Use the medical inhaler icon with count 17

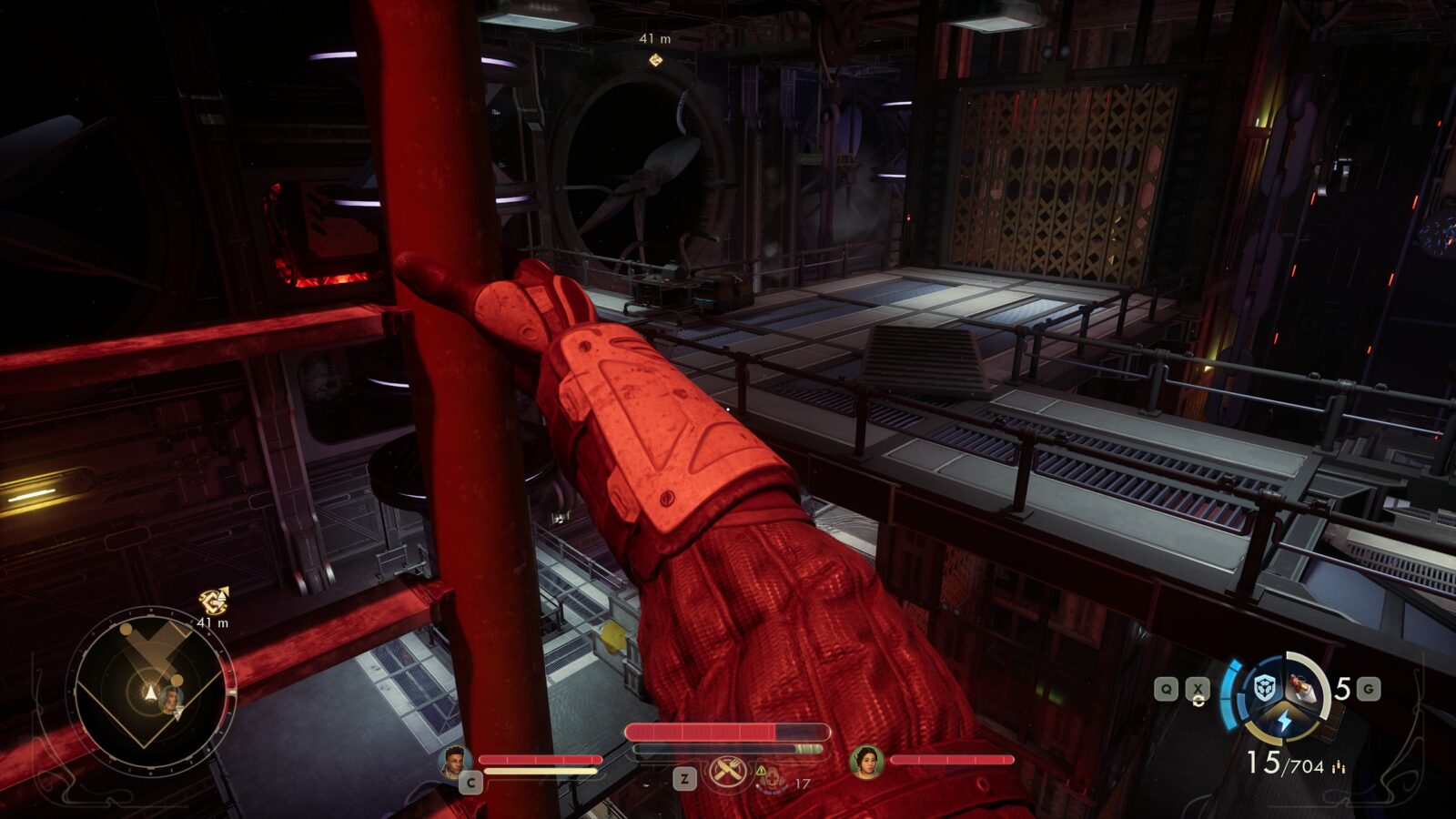point(771,779)
